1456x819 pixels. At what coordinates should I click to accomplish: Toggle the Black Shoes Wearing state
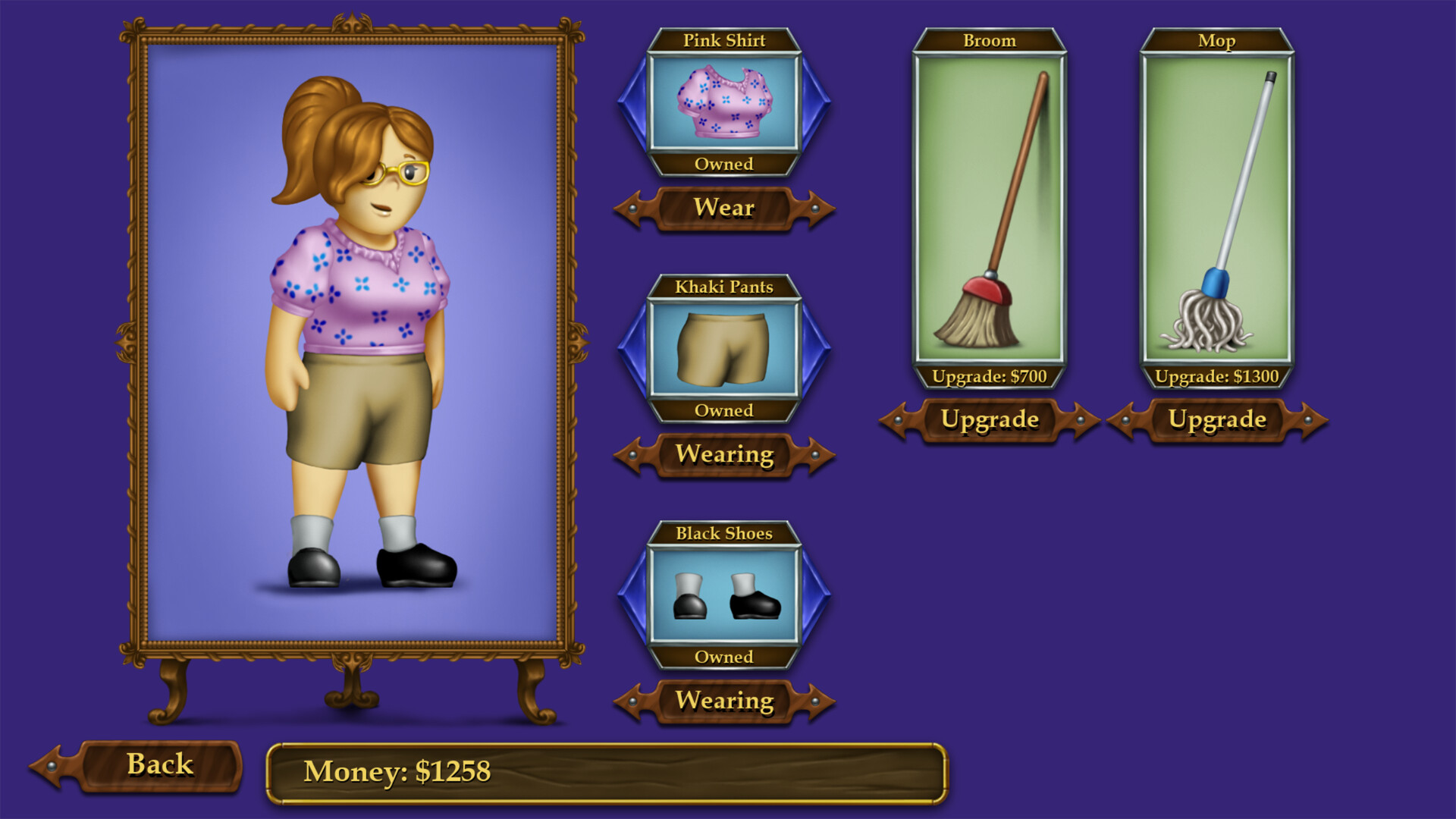click(726, 701)
